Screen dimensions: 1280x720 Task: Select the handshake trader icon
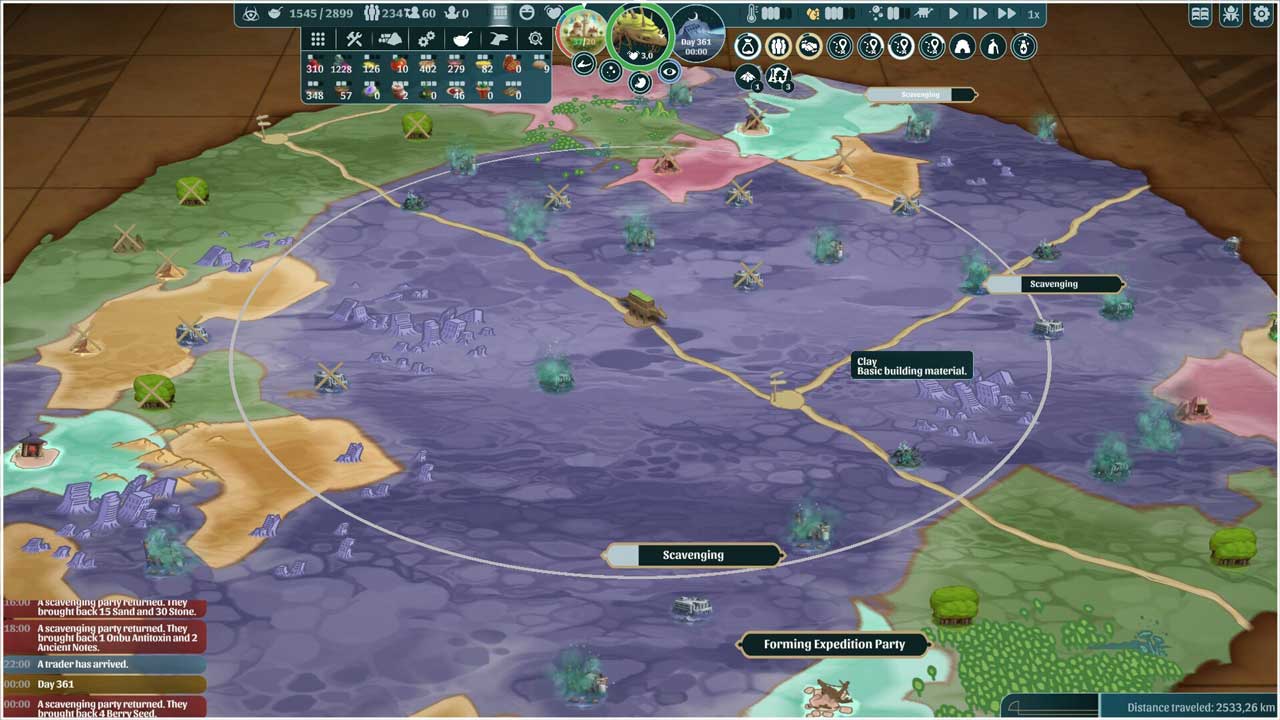point(808,46)
